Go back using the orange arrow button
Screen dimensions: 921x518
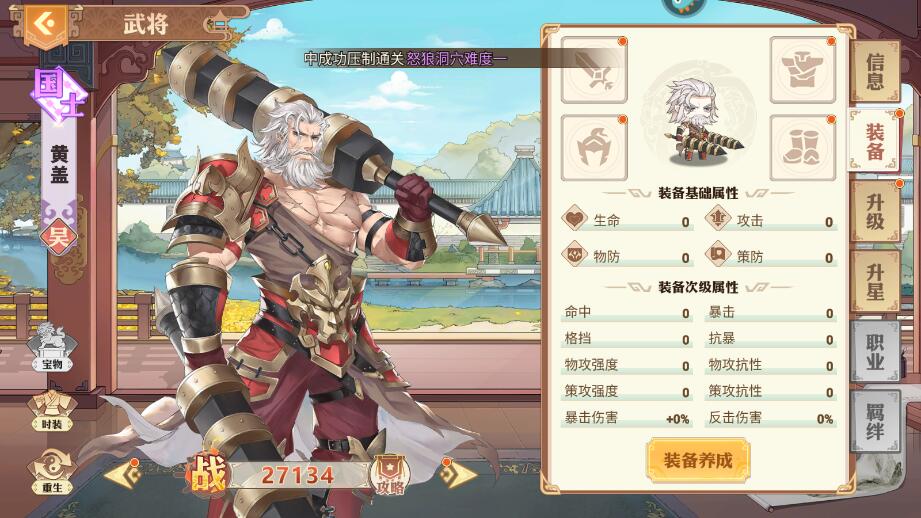42,23
